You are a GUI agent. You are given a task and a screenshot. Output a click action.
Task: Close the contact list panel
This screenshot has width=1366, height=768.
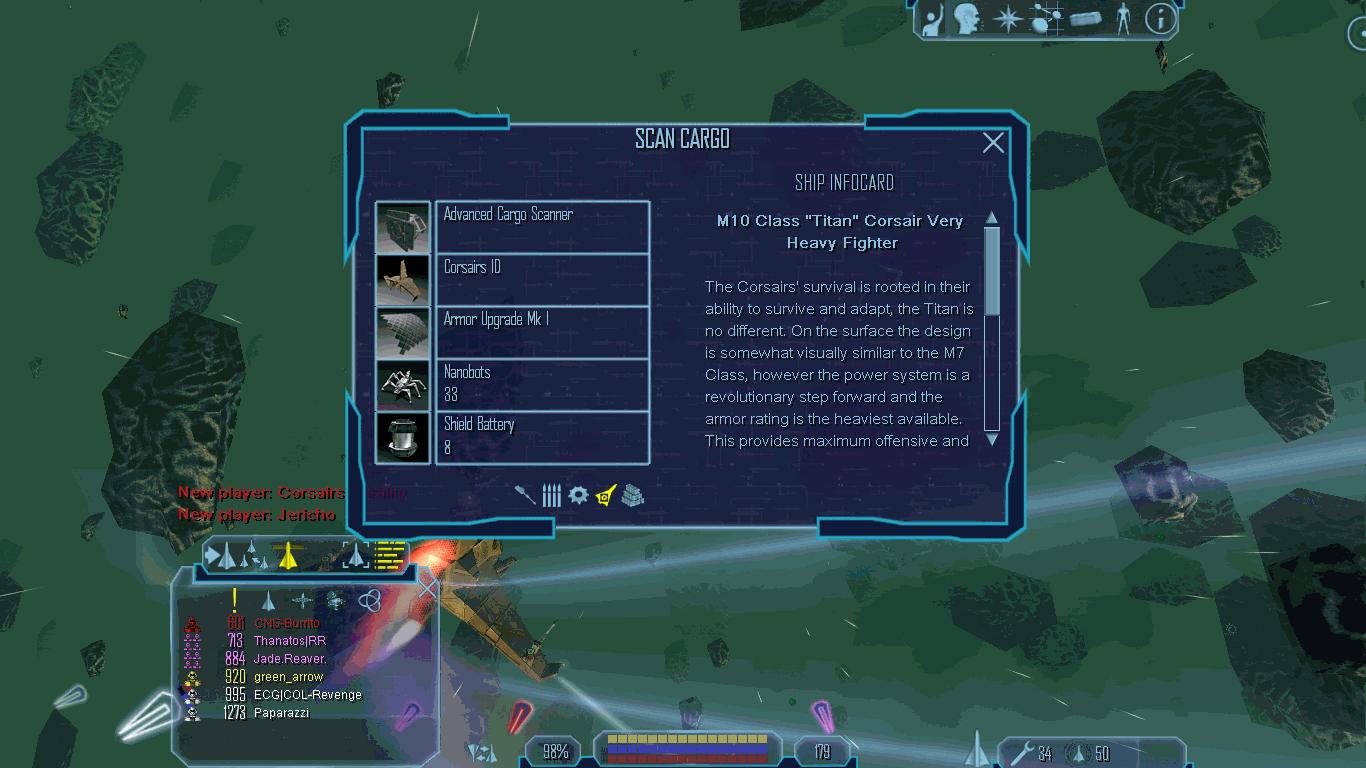[x=427, y=587]
